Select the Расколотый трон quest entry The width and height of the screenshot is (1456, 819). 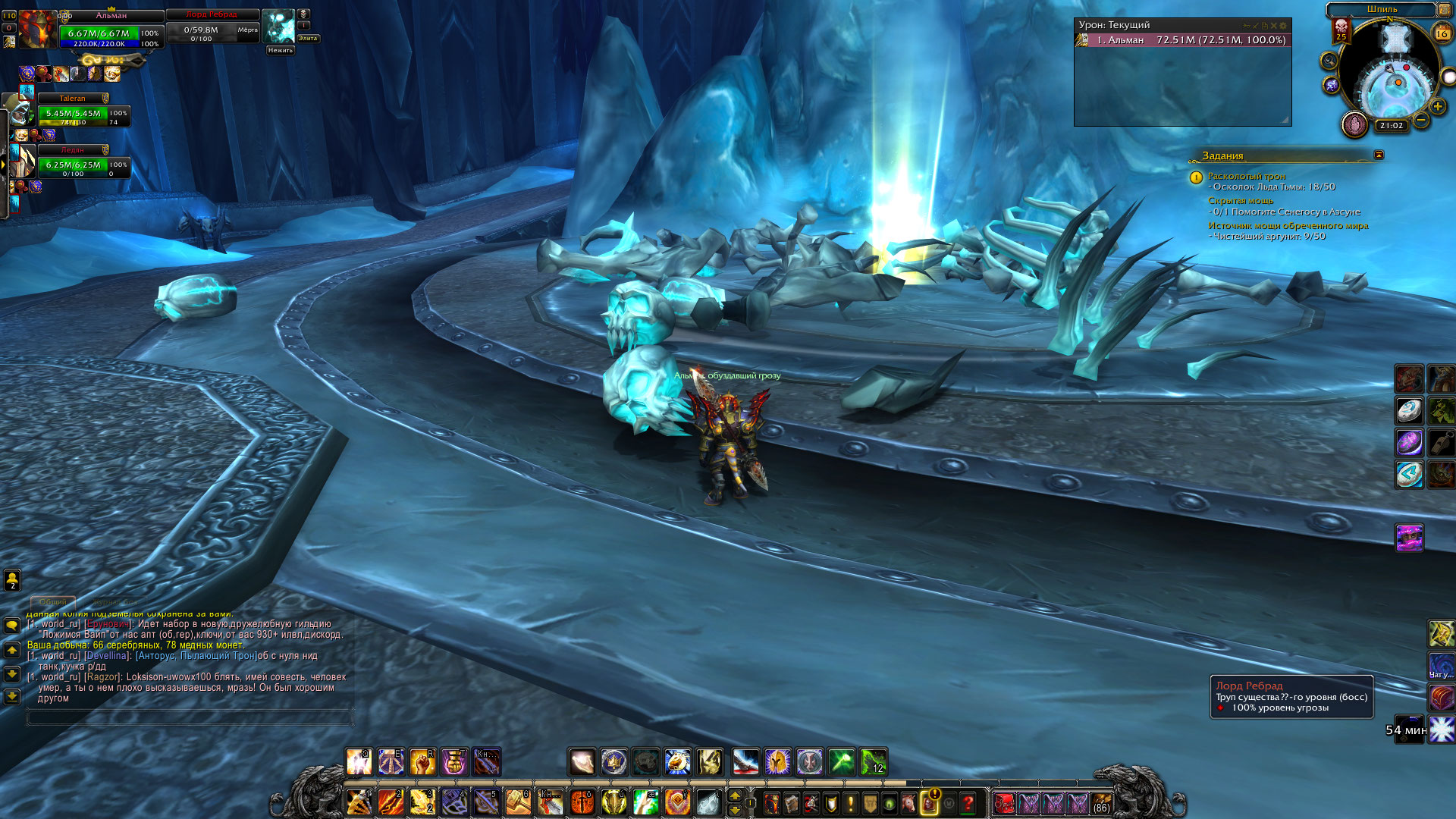pyautogui.click(x=1246, y=176)
